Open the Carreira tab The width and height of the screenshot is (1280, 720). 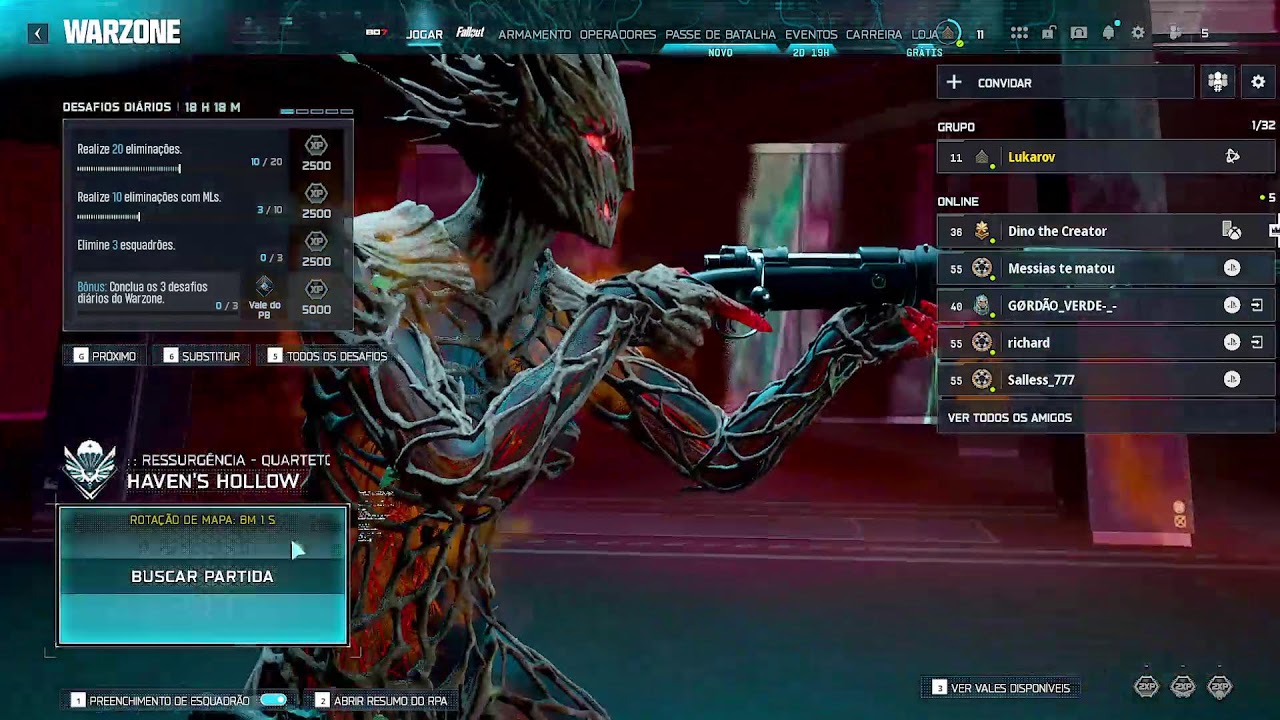coord(873,34)
